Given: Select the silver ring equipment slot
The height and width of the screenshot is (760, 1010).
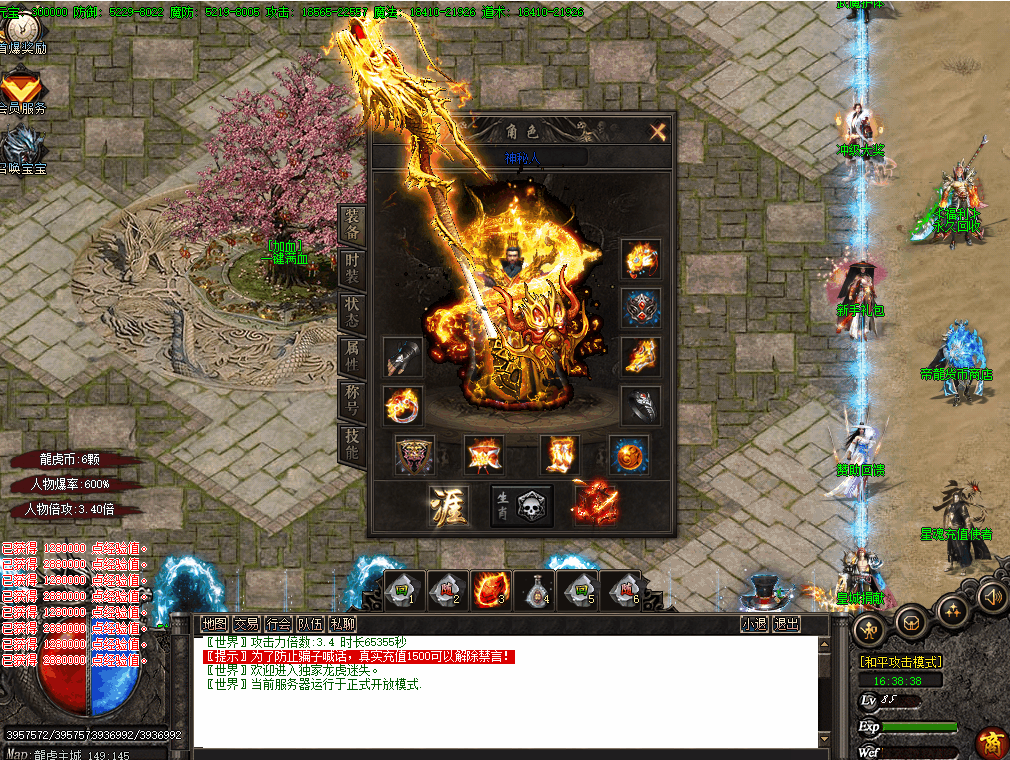Looking at the screenshot, I should click(x=640, y=405).
